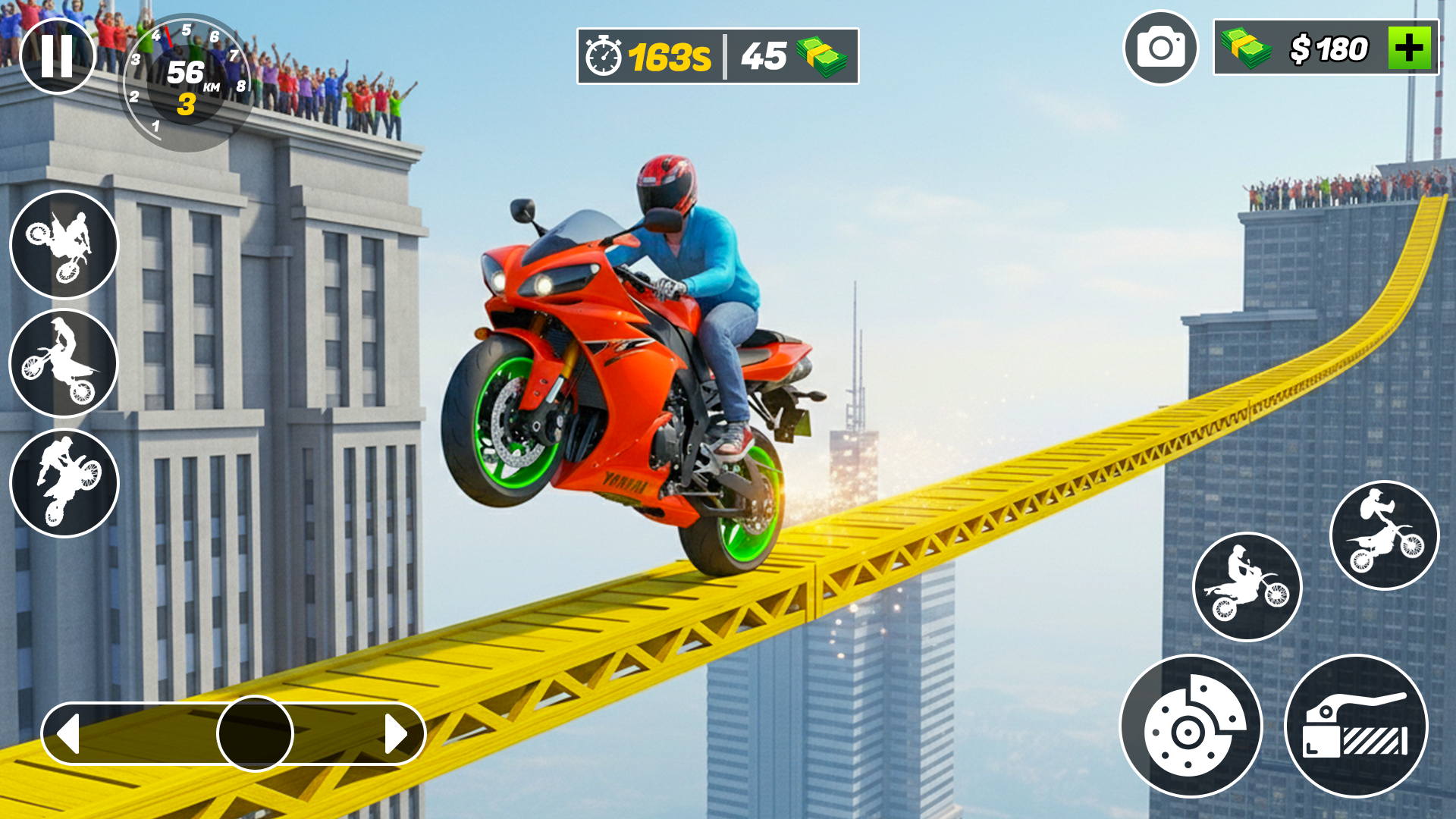Apply the disc brake button
This screenshot has height=819, width=1456.
(1191, 726)
